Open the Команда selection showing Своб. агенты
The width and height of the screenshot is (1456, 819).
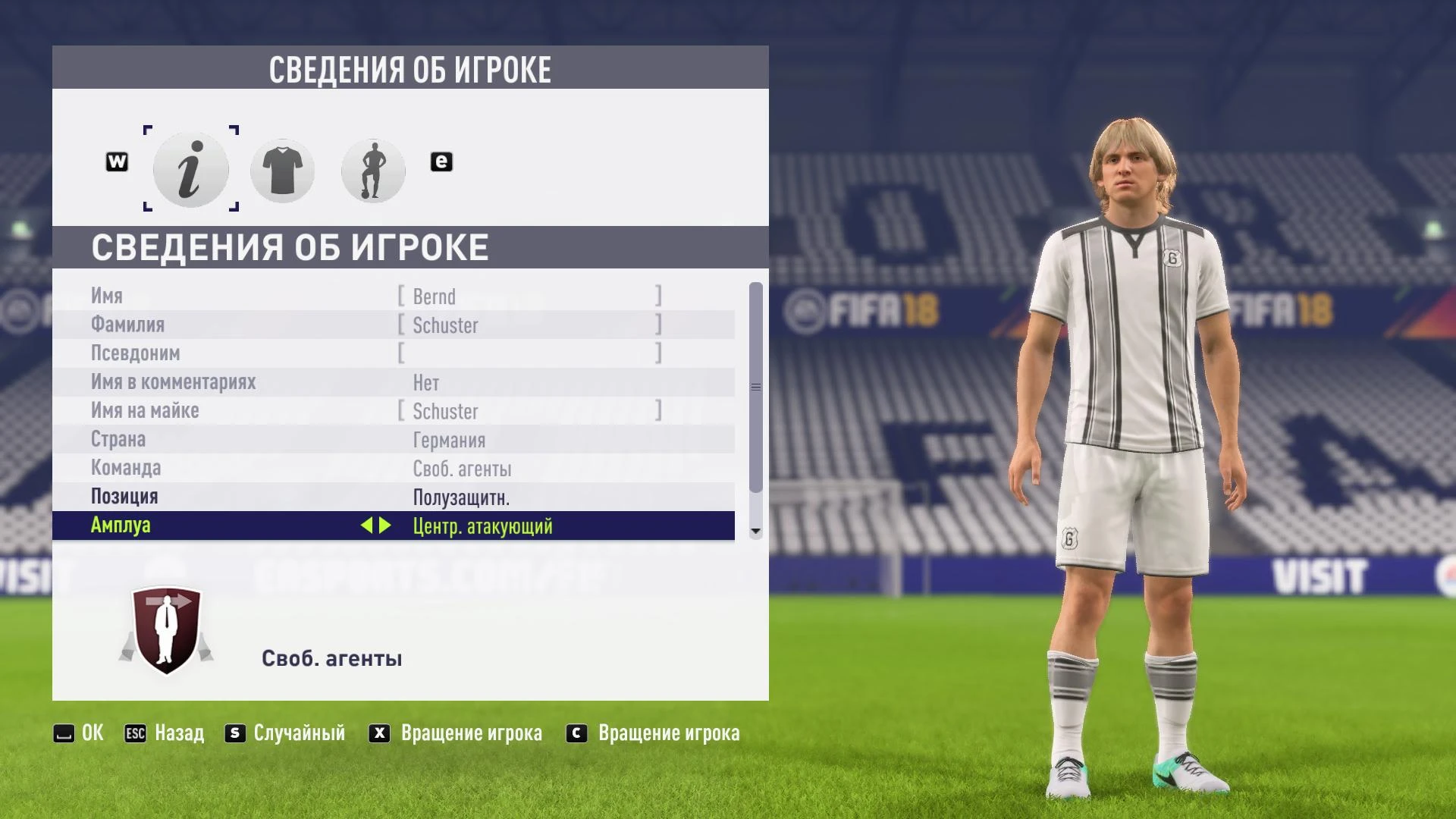394,469
